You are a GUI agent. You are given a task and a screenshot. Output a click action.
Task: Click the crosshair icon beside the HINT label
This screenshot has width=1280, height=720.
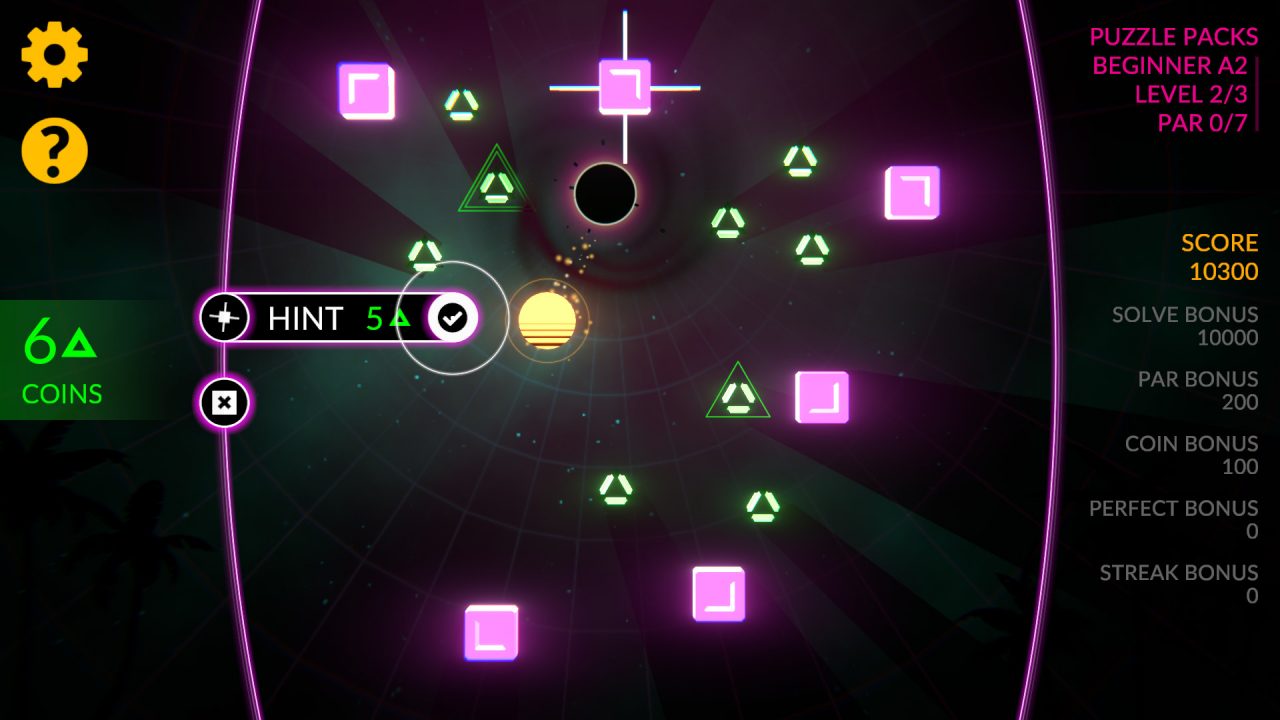225,318
